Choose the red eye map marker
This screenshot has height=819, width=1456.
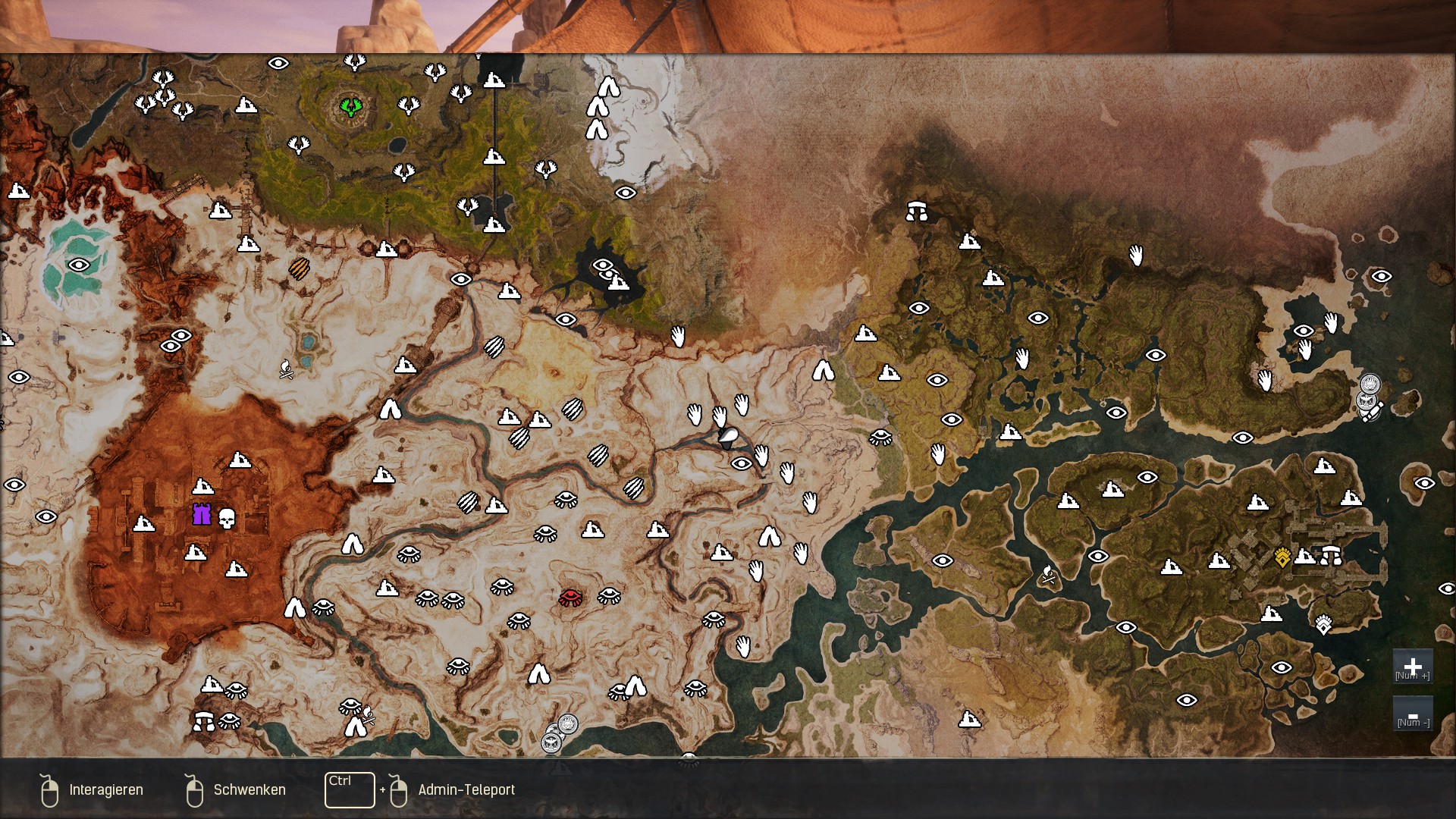pyautogui.click(x=570, y=597)
